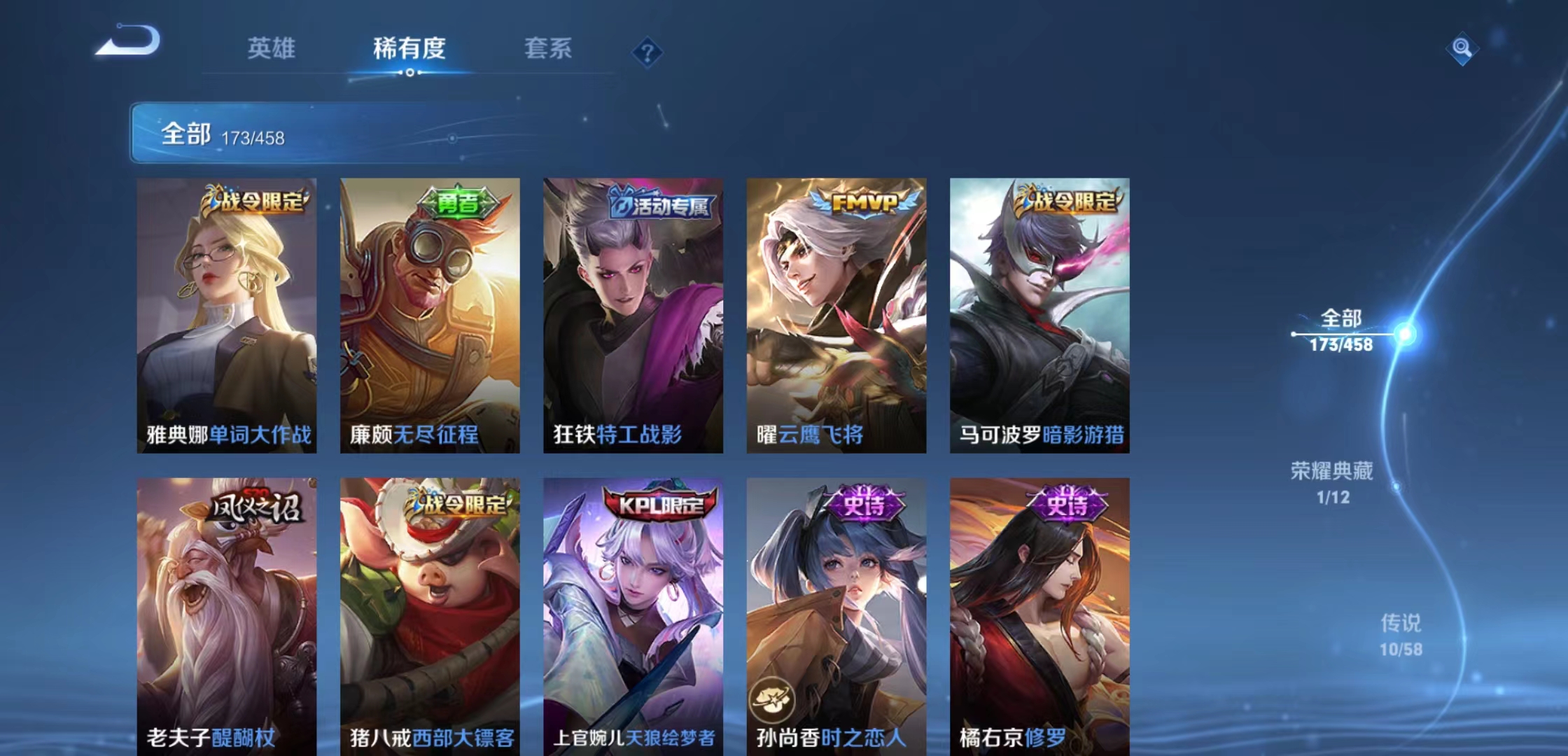
Task: Open the search magnifier icon top-right
Action: [1463, 48]
